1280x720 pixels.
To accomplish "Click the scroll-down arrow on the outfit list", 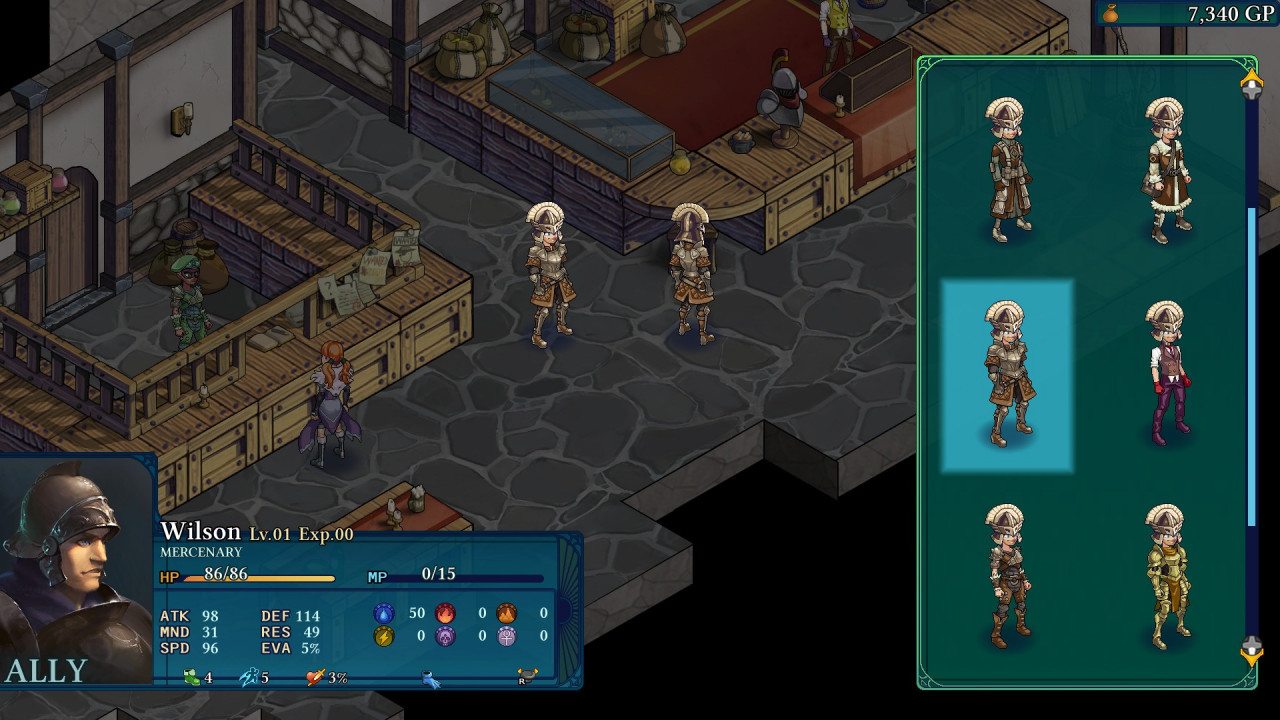I will [1251, 651].
